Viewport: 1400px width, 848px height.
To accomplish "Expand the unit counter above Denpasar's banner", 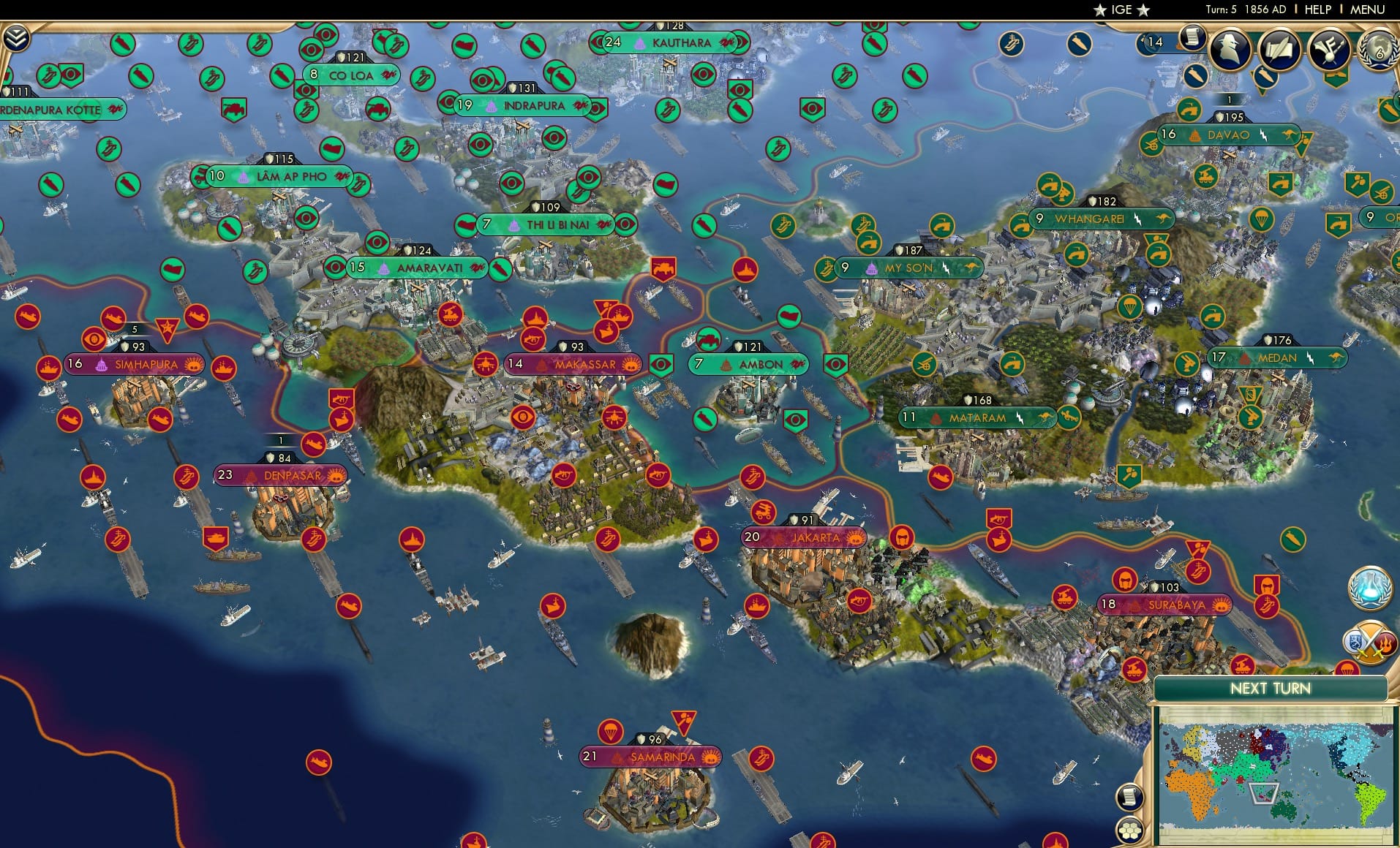I will 280,441.
